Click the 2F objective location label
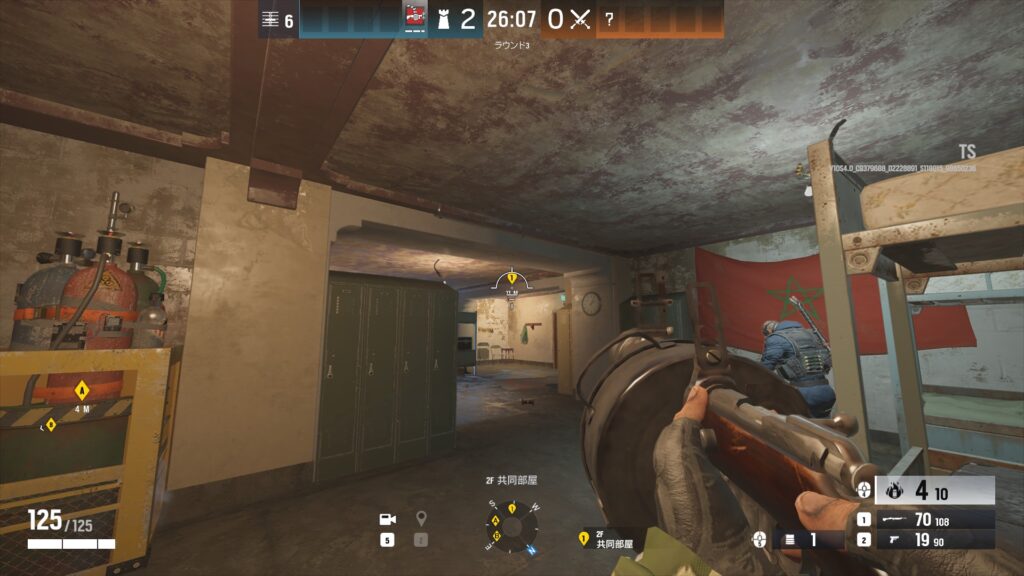The width and height of the screenshot is (1024, 576). click(x=613, y=540)
